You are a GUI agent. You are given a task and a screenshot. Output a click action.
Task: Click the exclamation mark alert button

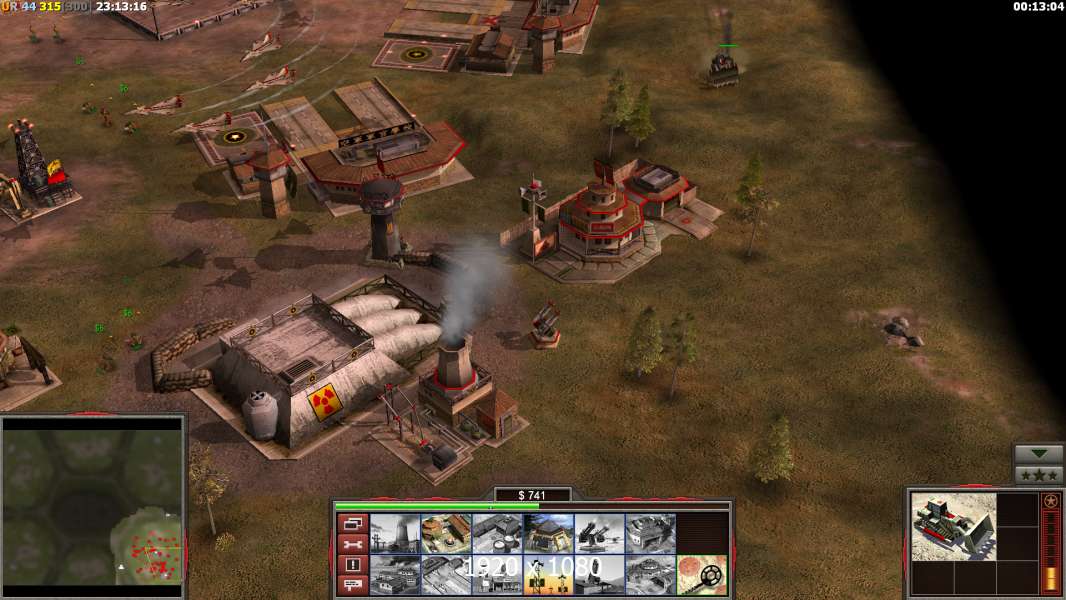(x=352, y=565)
